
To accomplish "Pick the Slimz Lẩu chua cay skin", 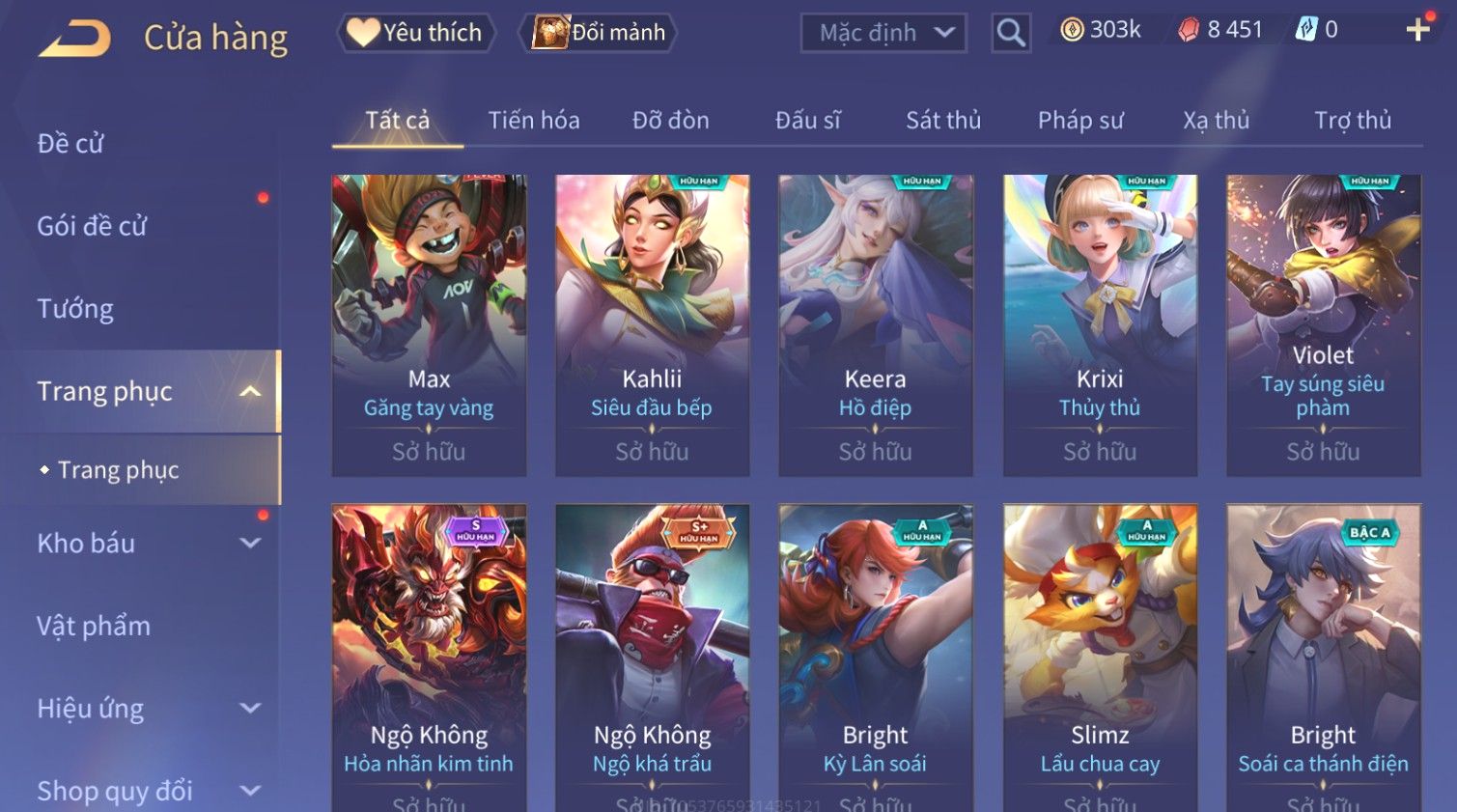I will pos(1100,657).
